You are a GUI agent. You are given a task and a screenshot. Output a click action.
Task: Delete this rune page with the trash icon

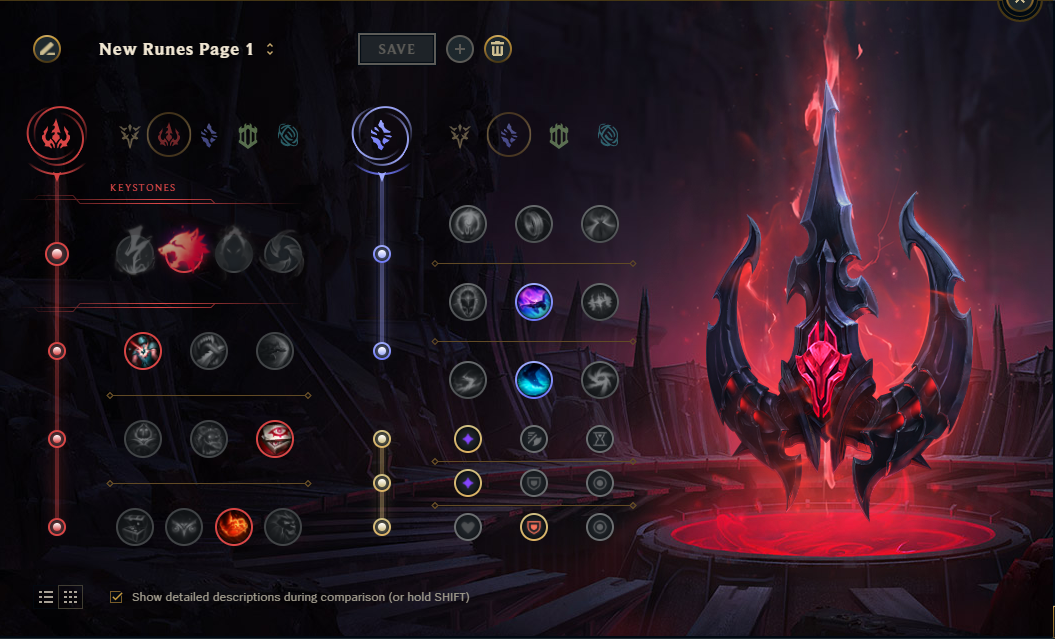[x=498, y=49]
